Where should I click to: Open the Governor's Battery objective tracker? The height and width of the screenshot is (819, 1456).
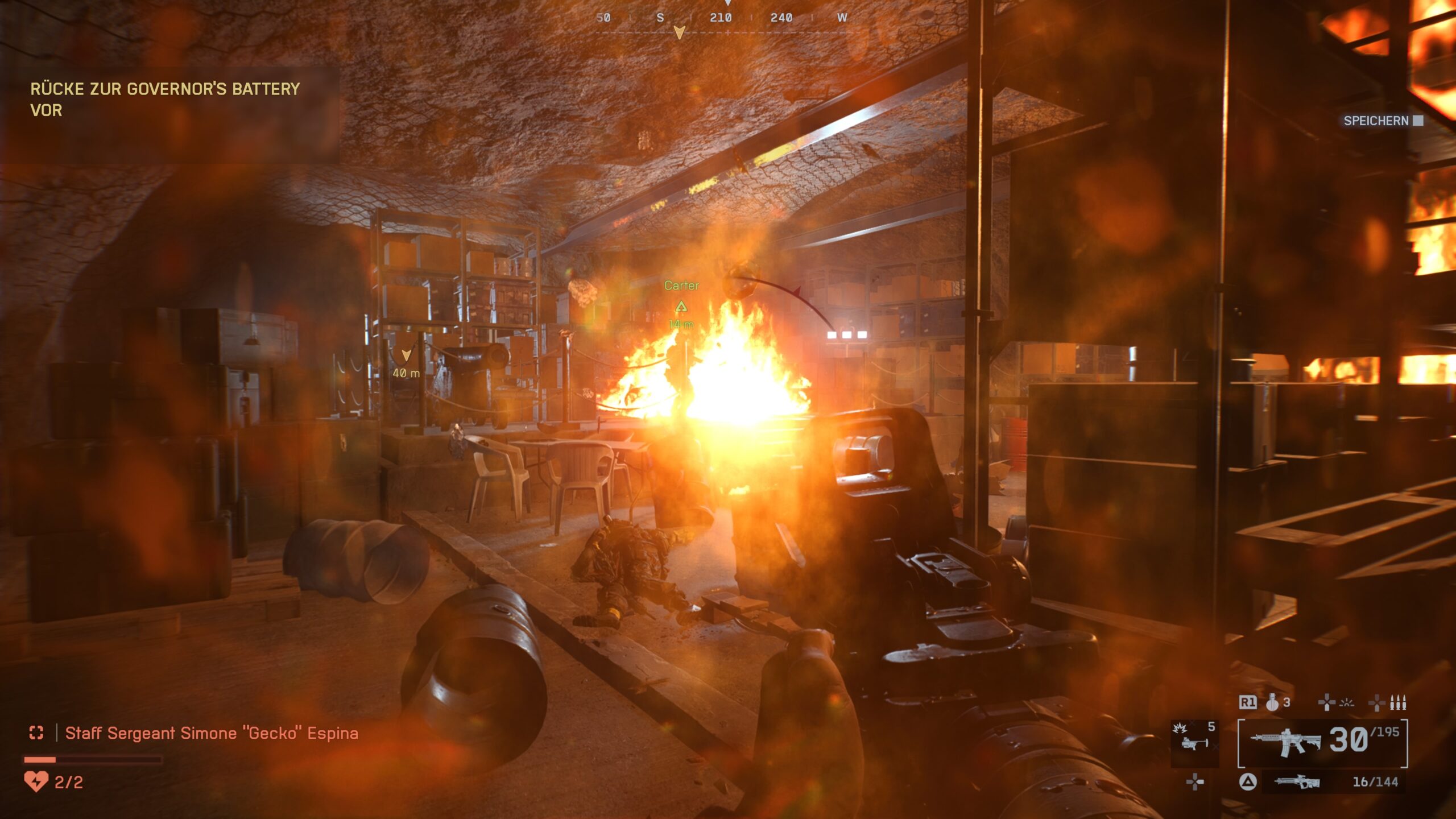pyautogui.click(x=165, y=99)
